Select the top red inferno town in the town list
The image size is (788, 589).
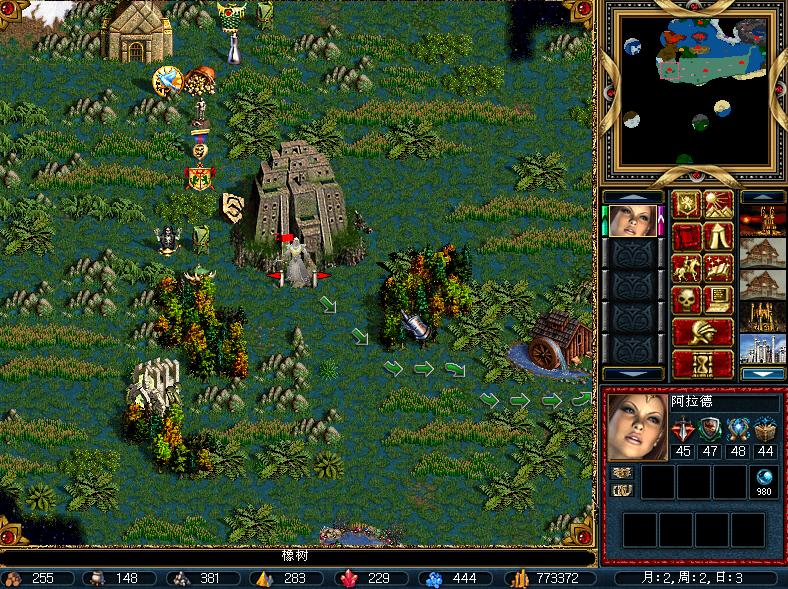click(762, 220)
